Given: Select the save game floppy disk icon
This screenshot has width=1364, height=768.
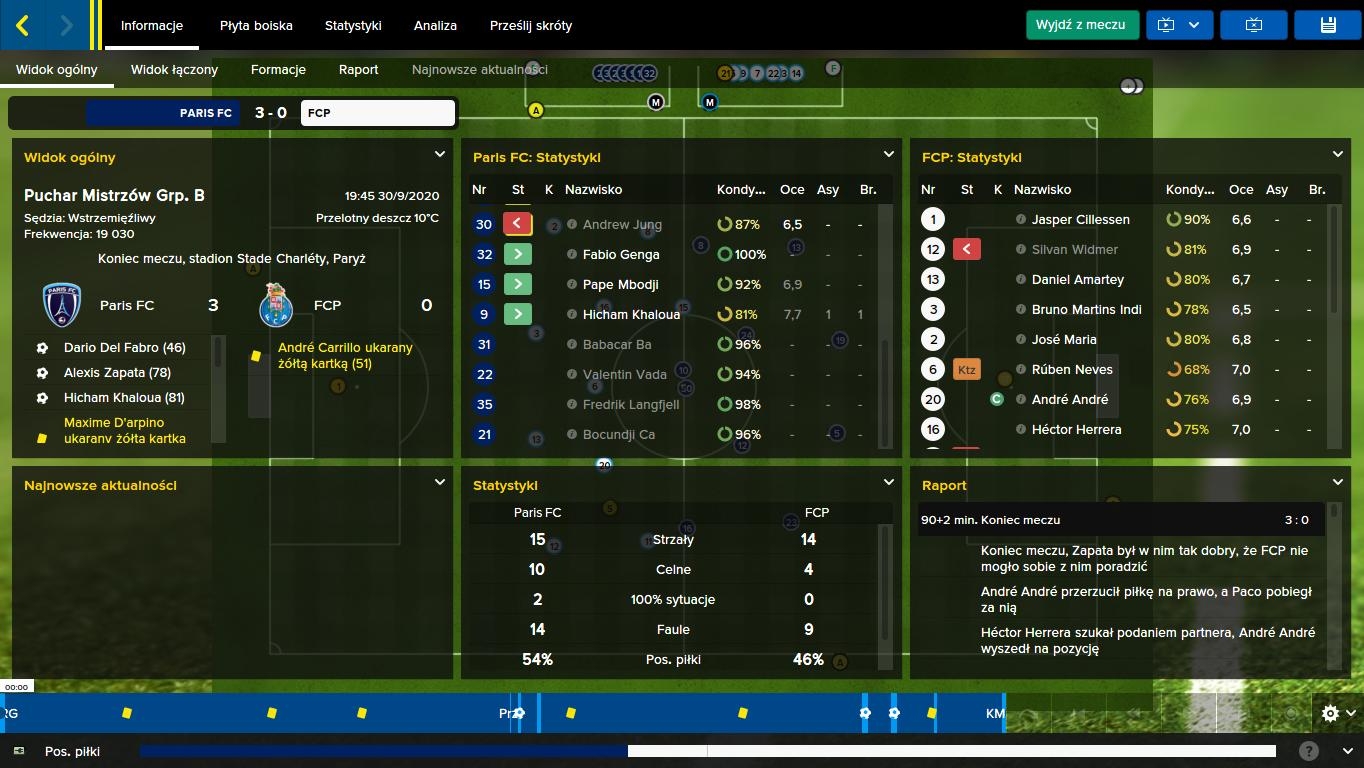Looking at the screenshot, I should click(x=1327, y=24).
